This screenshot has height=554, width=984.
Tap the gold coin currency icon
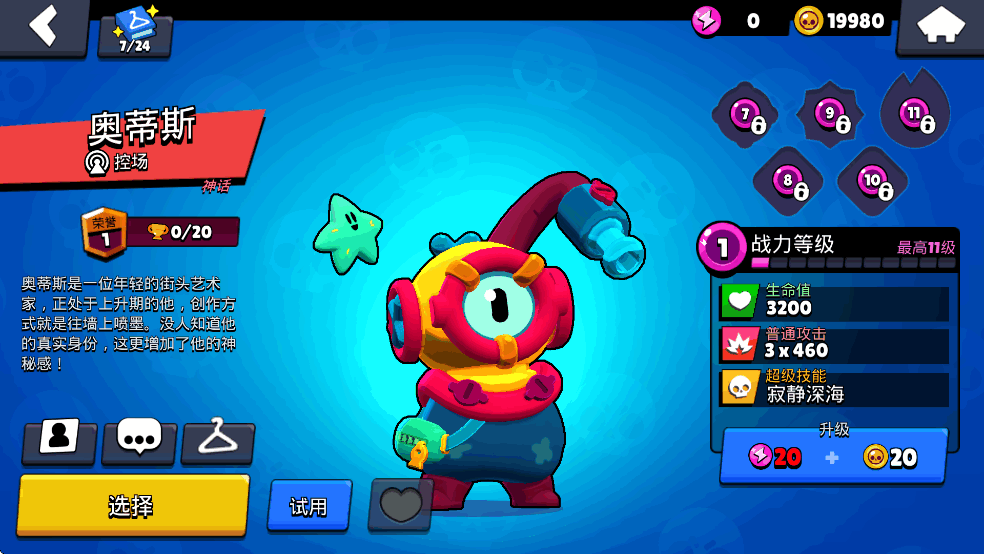pyautogui.click(x=809, y=20)
